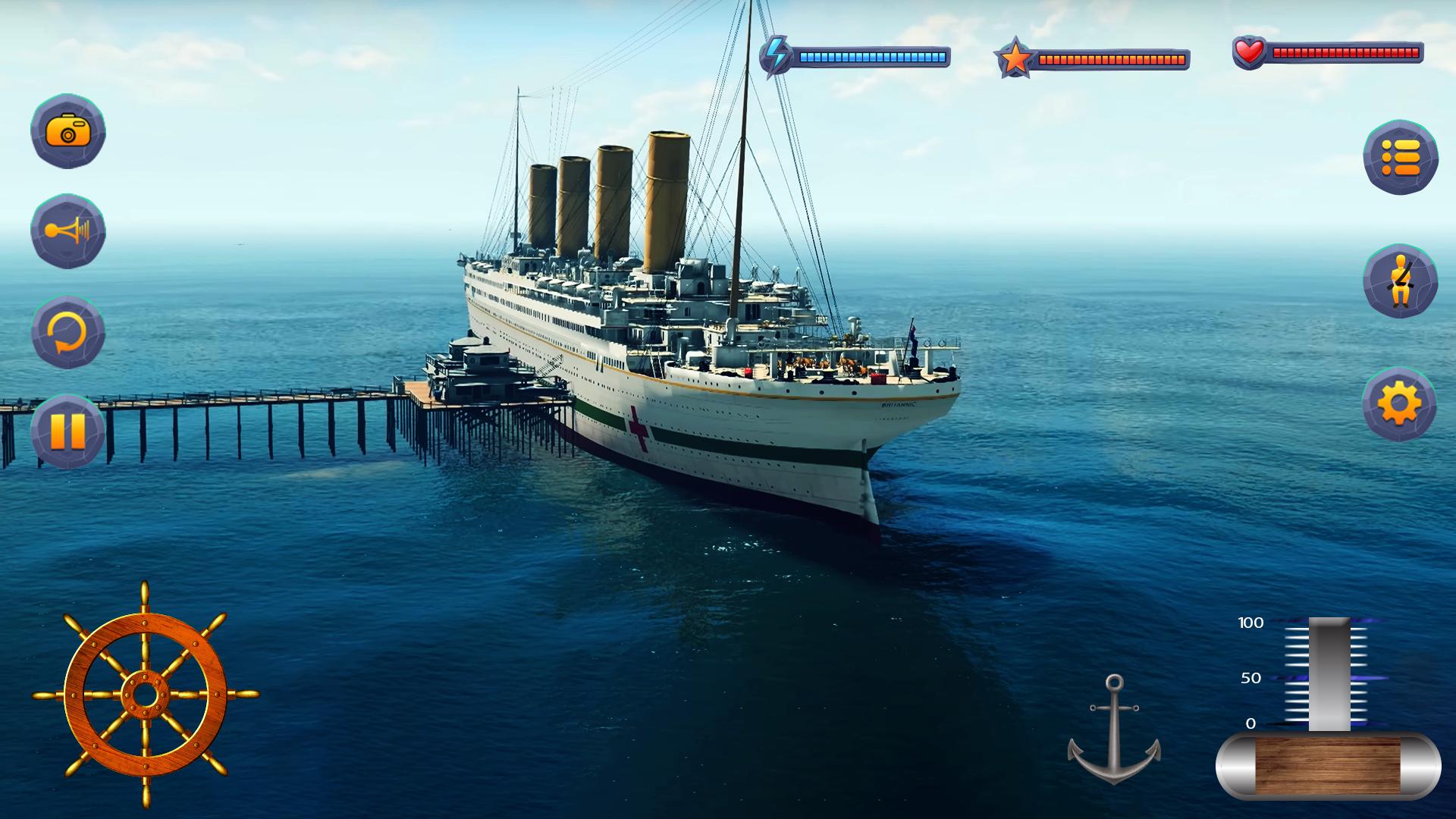Click the ship steering wheel
This screenshot has width=1456, height=819.
click(145, 694)
